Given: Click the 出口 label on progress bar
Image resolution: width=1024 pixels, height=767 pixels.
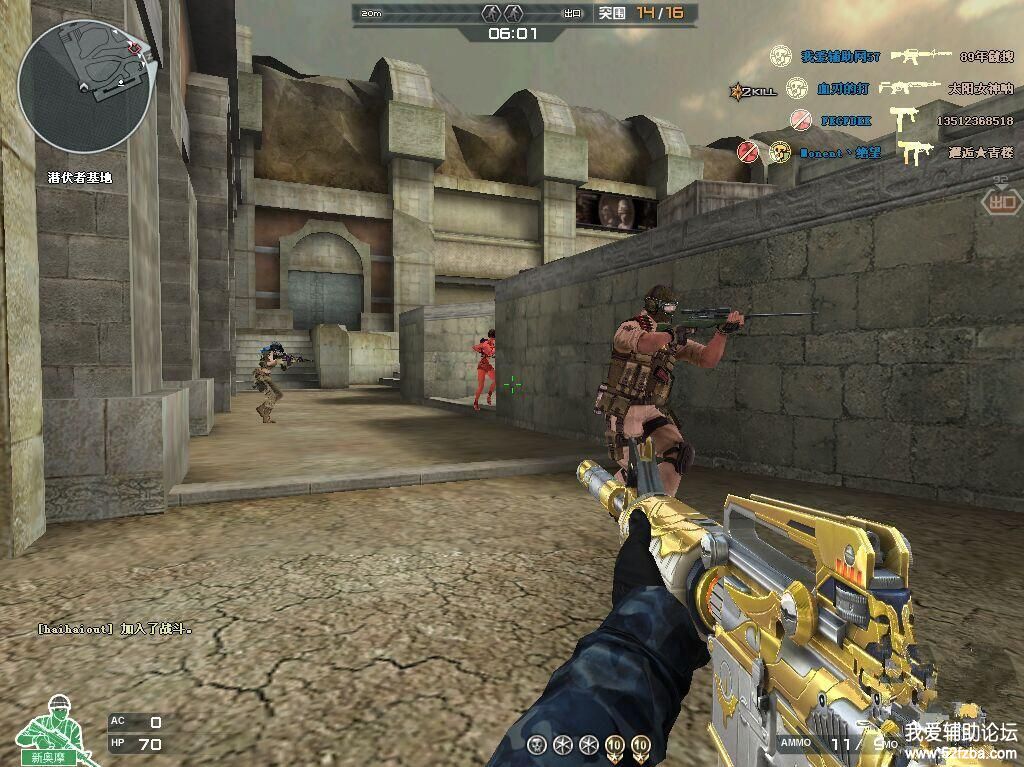Looking at the screenshot, I should point(572,13).
